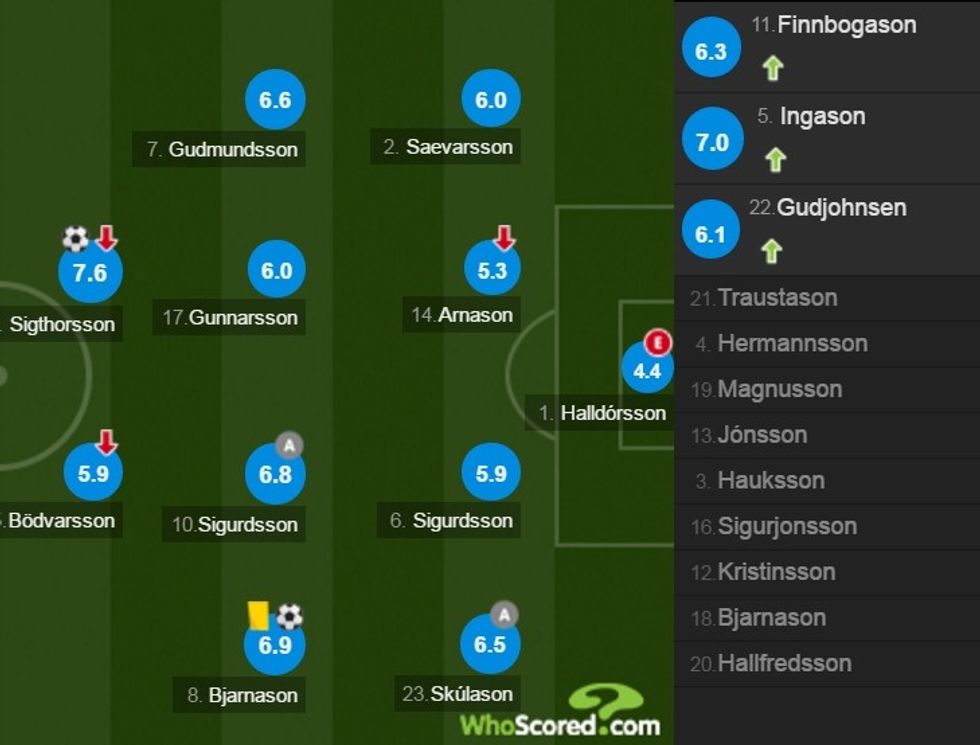This screenshot has width=980, height=745.
Task: Pick Hallfredsson from the substitutes list
Action: [784, 663]
